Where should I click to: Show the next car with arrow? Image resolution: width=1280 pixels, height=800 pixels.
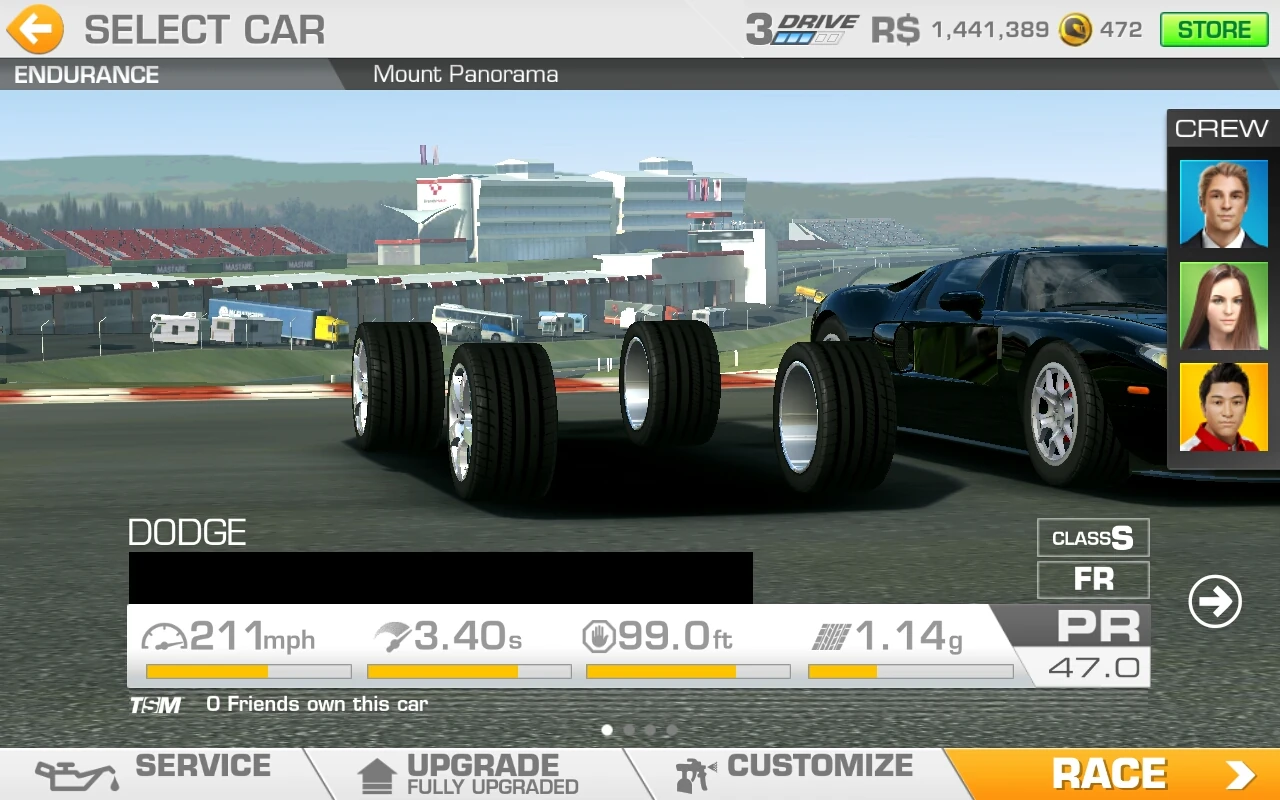coord(1215,601)
